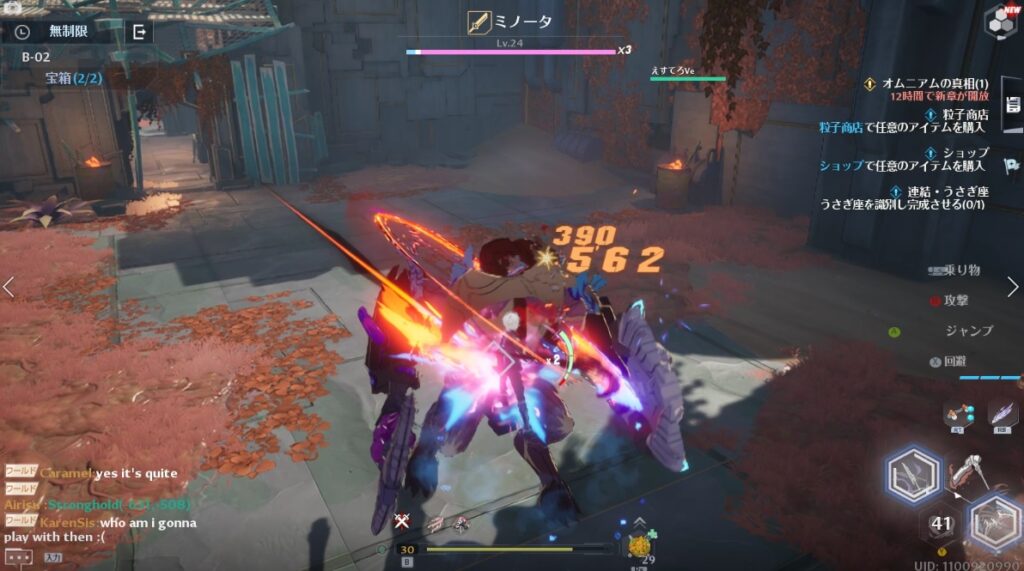Activate the bottom-corner weapon skill hexagon
The height and width of the screenshot is (571, 1024).
(x=995, y=522)
